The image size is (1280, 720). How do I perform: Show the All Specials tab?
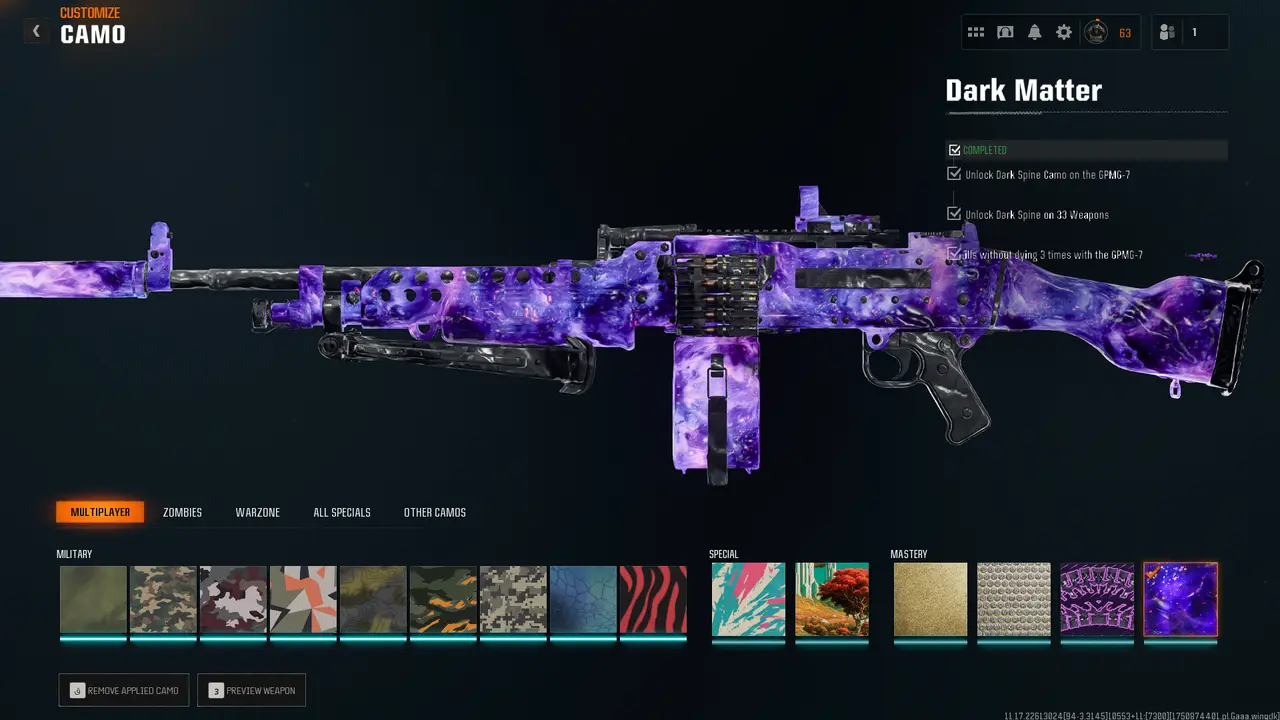(x=342, y=512)
